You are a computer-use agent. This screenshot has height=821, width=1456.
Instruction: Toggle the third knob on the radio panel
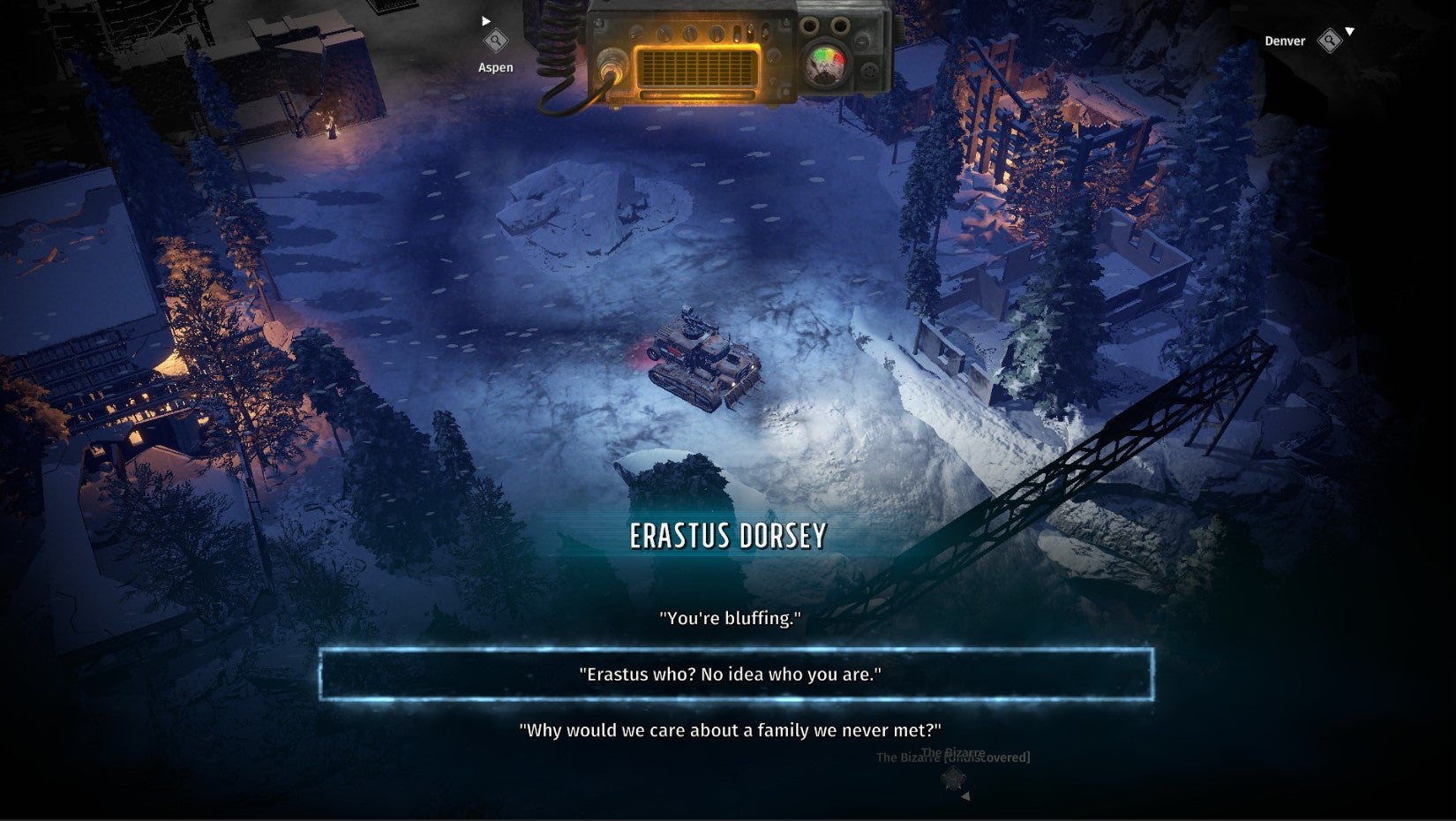716,33
